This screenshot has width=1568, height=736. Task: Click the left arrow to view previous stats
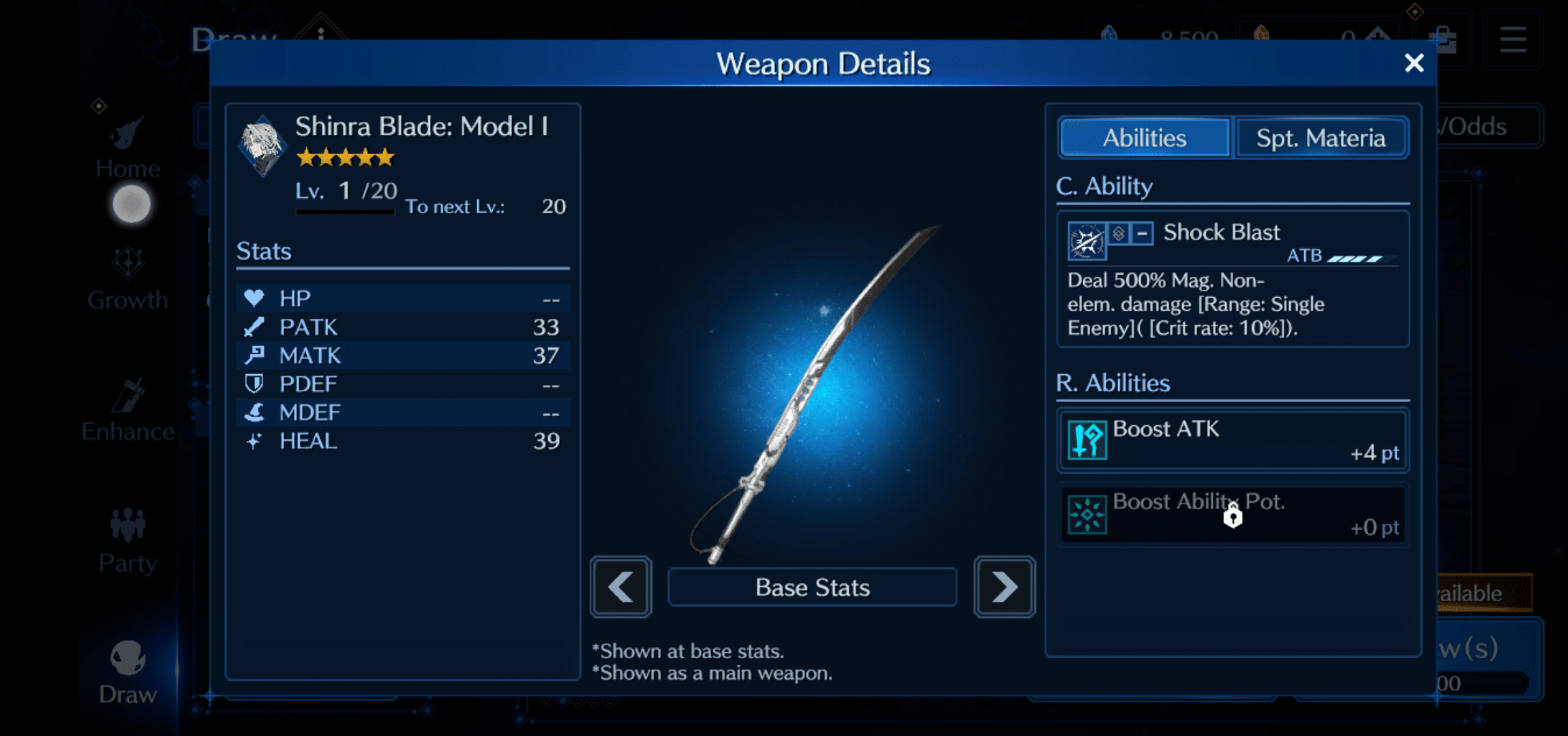pos(620,587)
